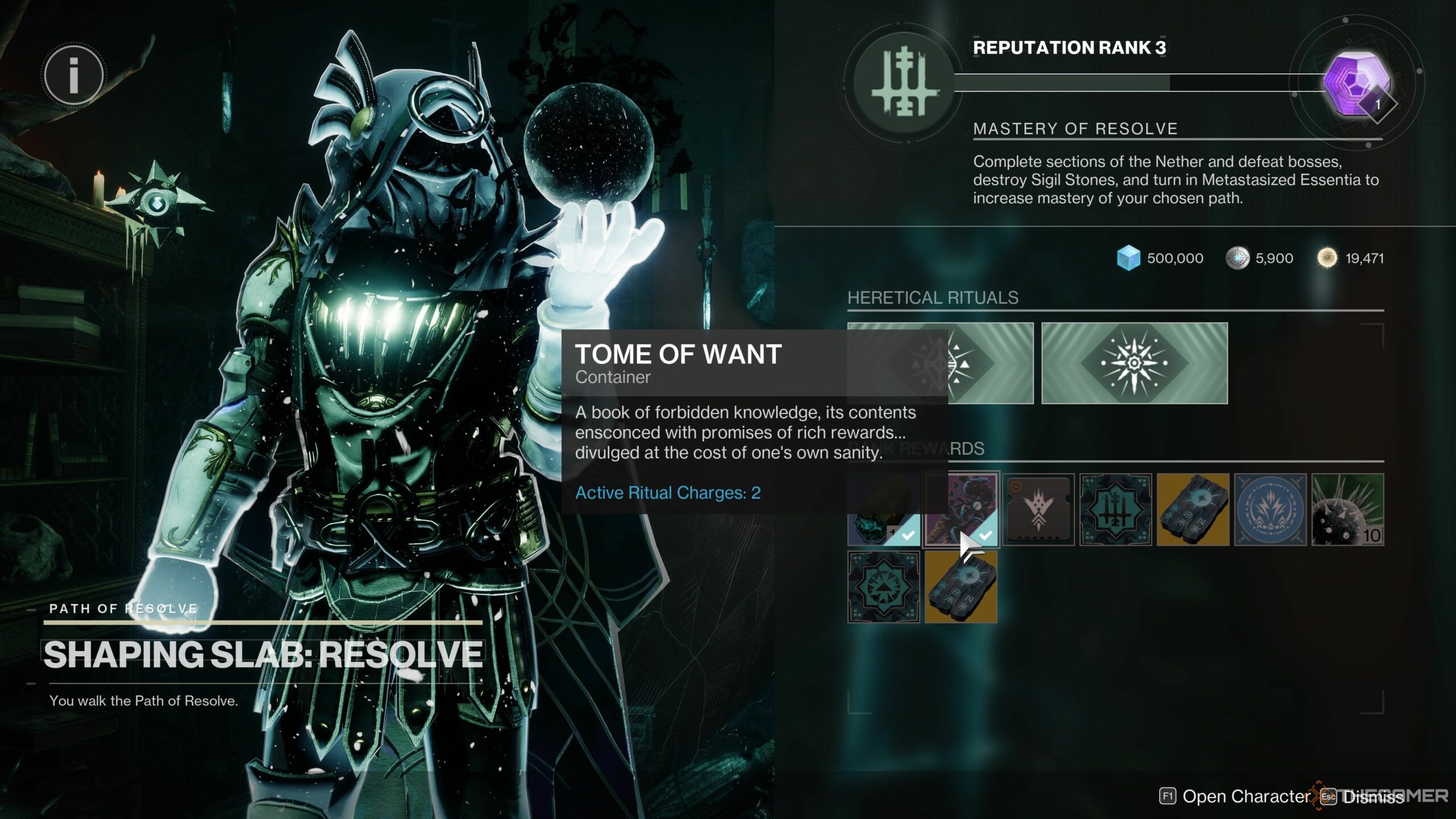
Task: Select the blue circular lightning emblem reward
Action: coord(1270,510)
